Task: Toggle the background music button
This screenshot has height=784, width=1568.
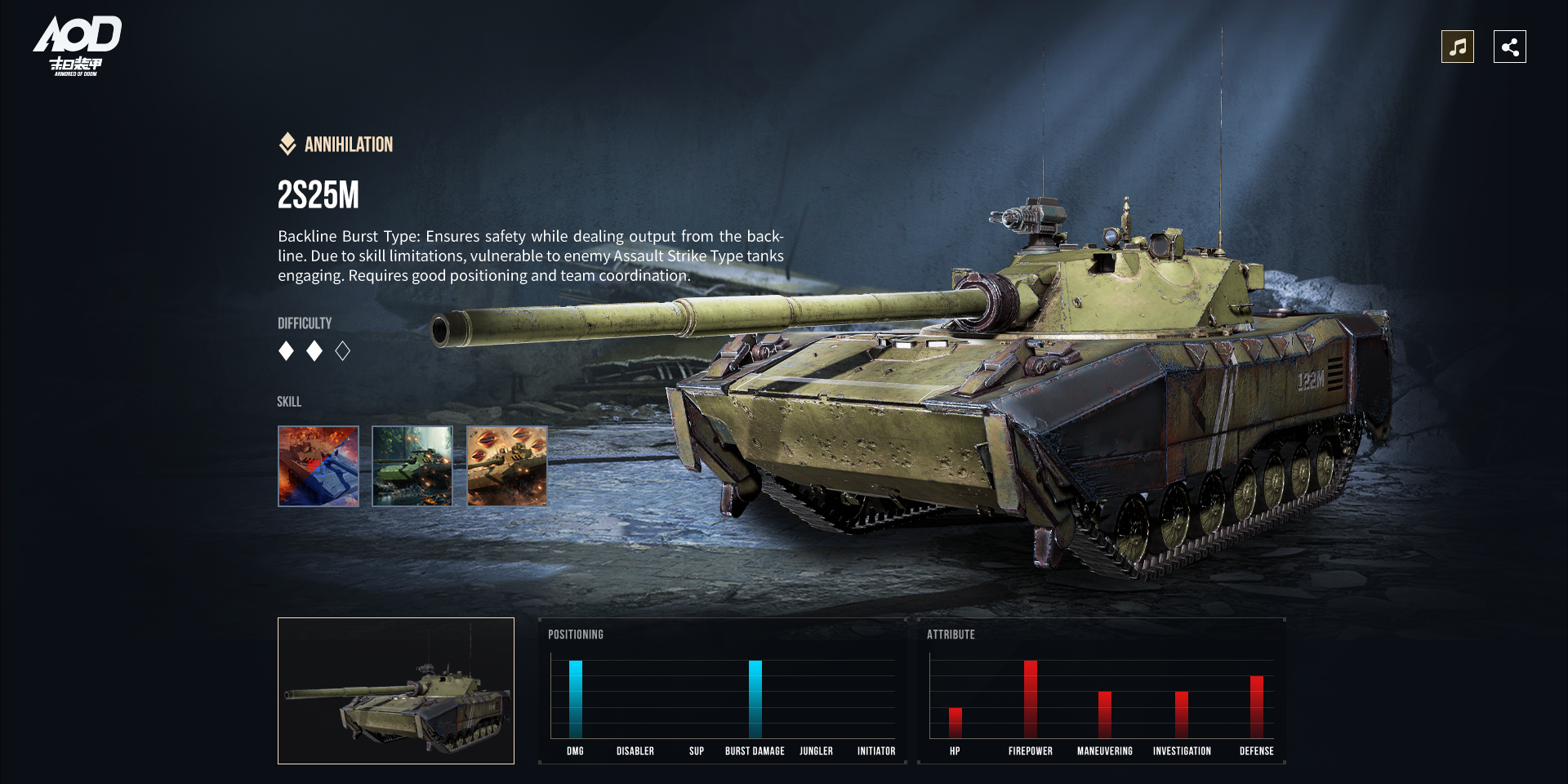Action: 1457,47
